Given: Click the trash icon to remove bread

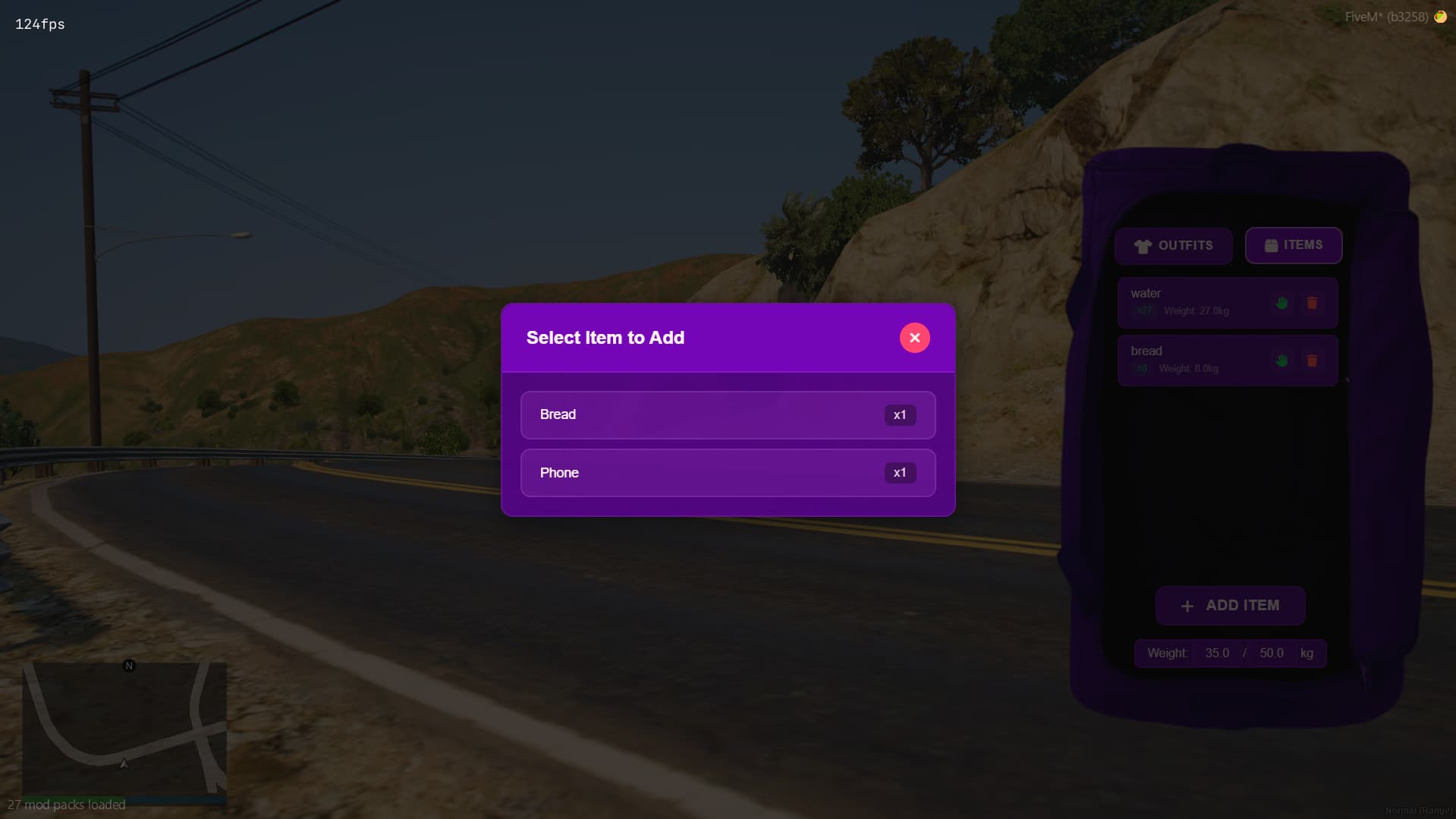Looking at the screenshot, I should (1312, 362).
